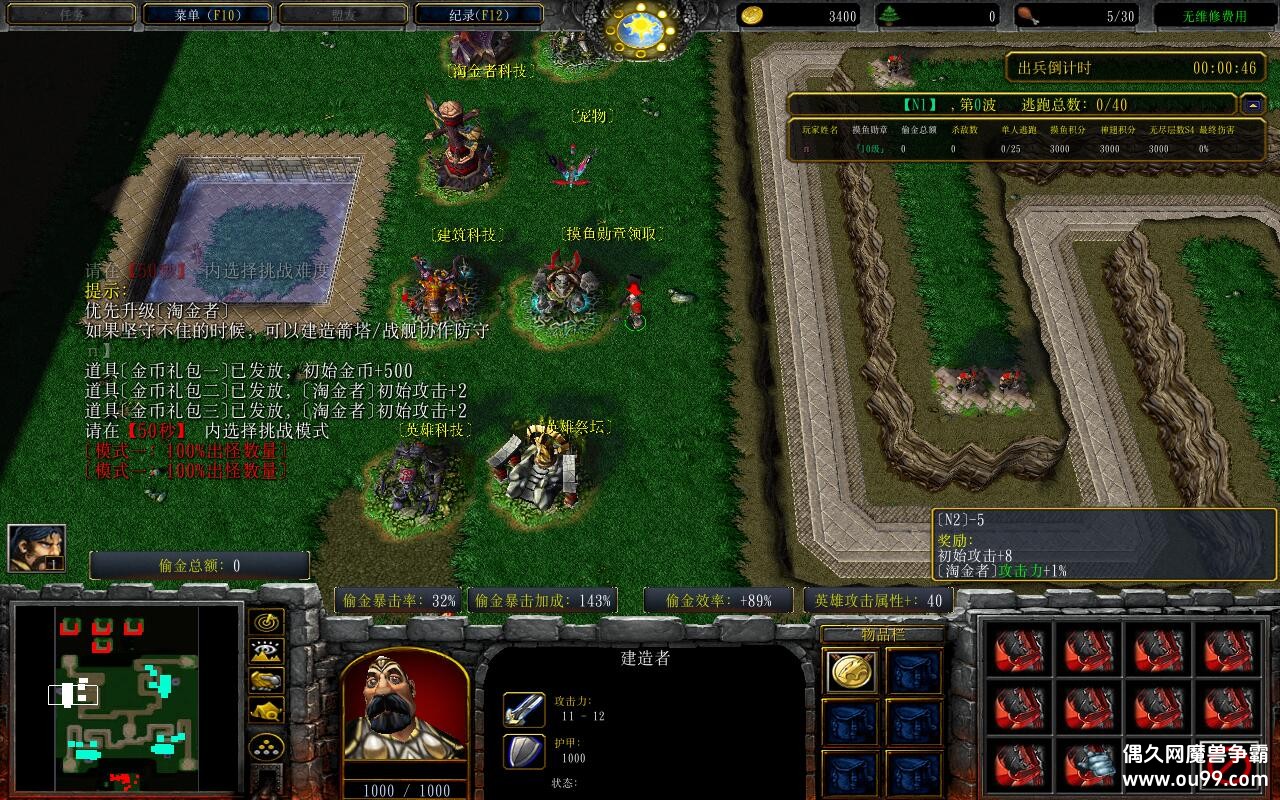The width and height of the screenshot is (1280, 800).
Task: Open the 纪录 (F12) message log
Action: coord(478,15)
